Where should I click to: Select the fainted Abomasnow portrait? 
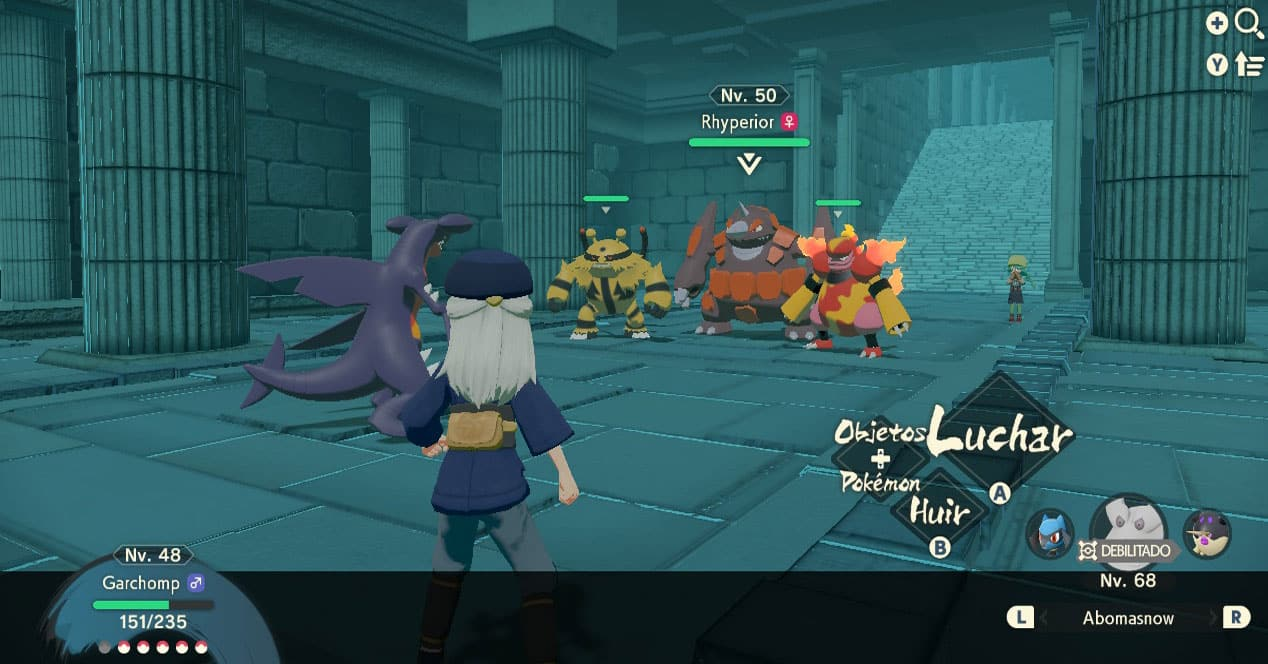[x=1128, y=526]
